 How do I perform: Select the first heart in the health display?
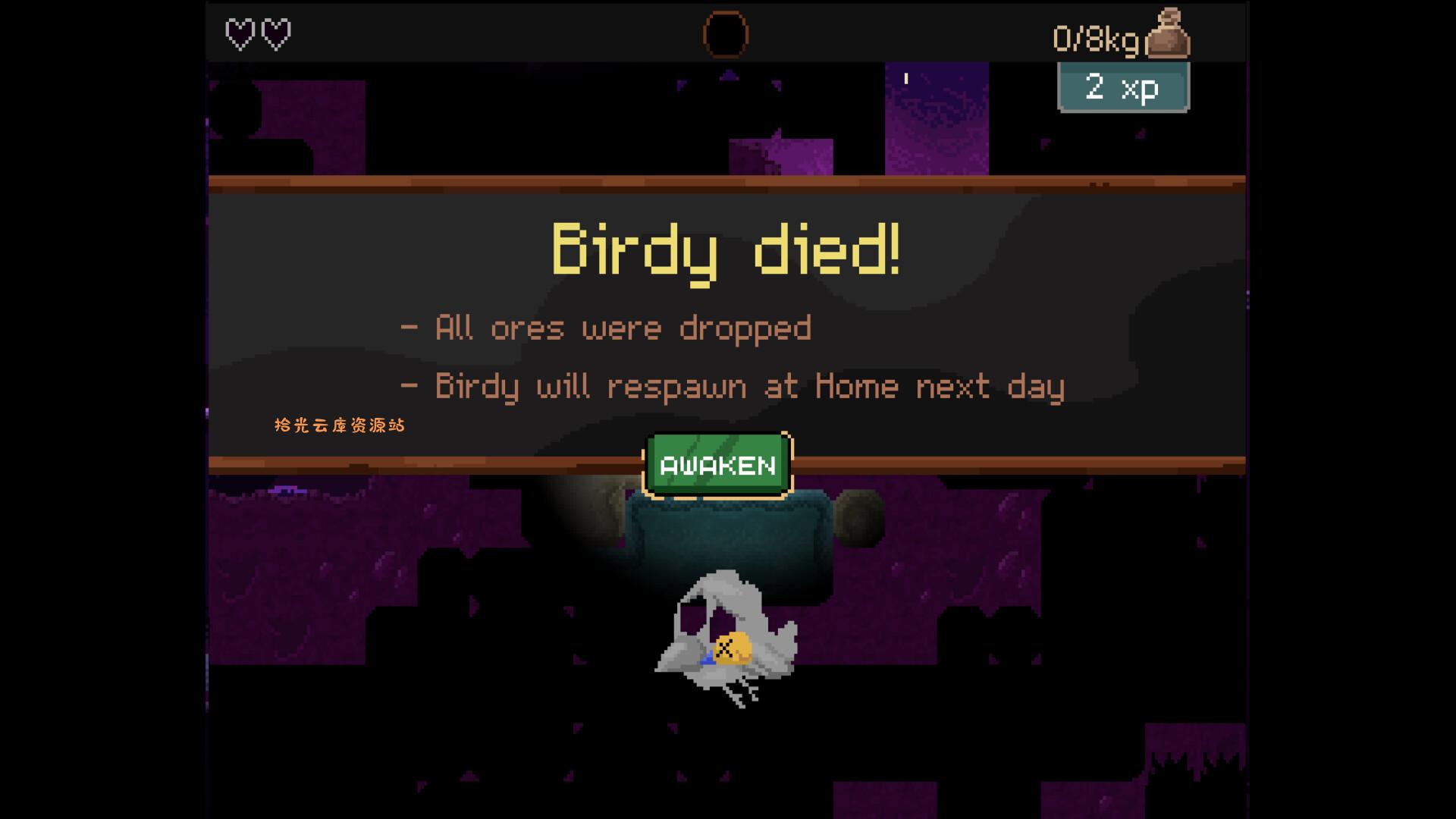click(x=239, y=33)
